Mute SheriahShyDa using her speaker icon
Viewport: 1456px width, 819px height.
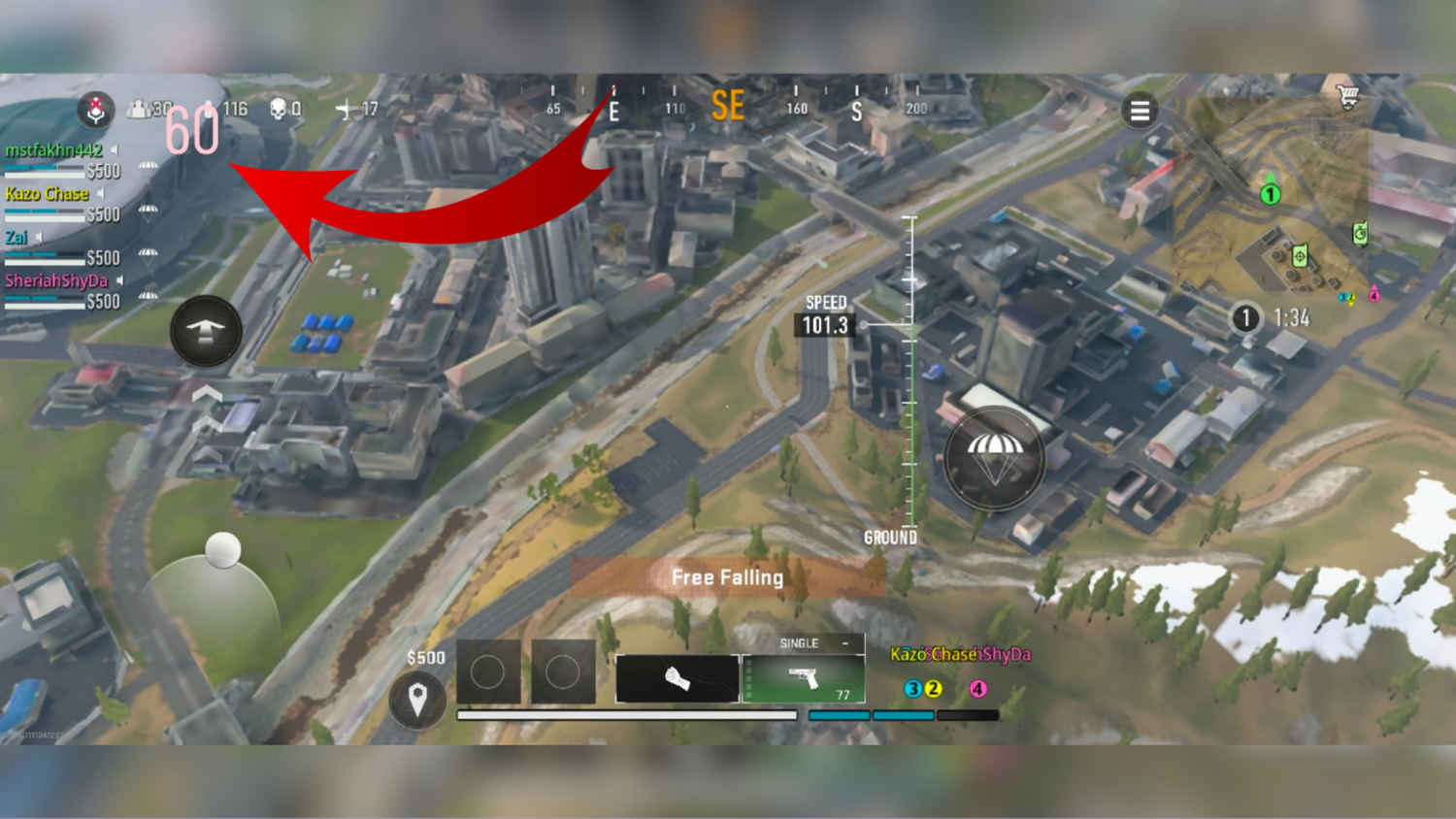click(120, 280)
